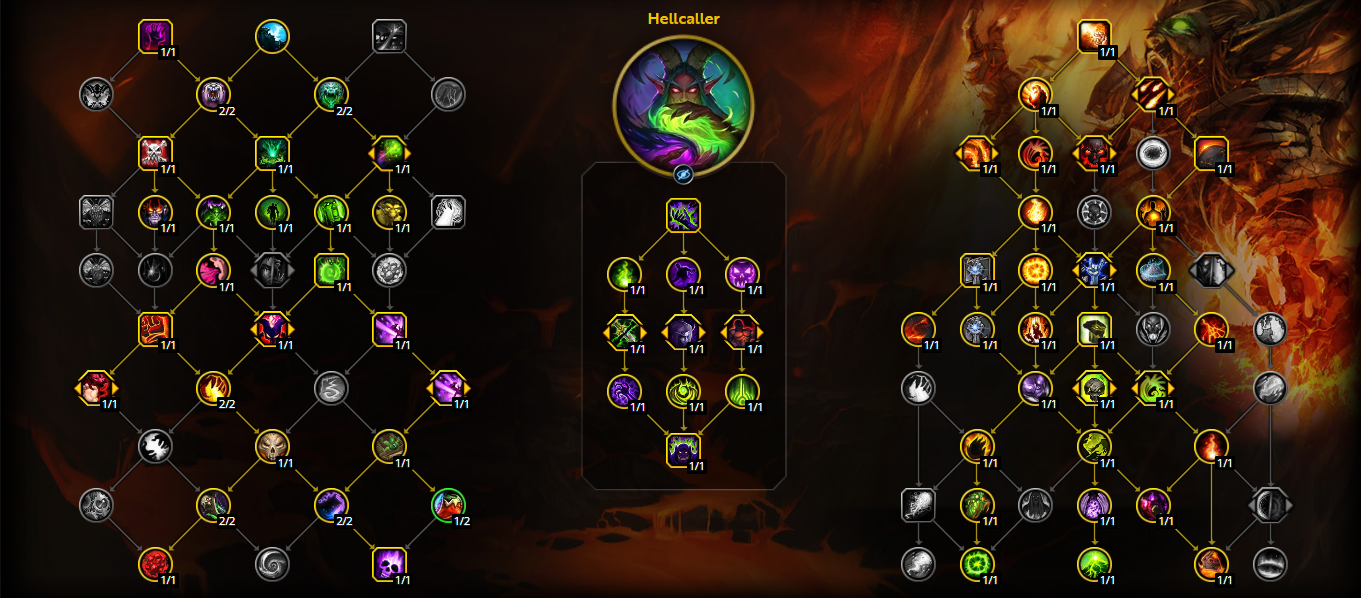Viewport: 1361px width, 598px height.
Task: Pick the green flame Hellcaller talent
Action: [x=624, y=273]
